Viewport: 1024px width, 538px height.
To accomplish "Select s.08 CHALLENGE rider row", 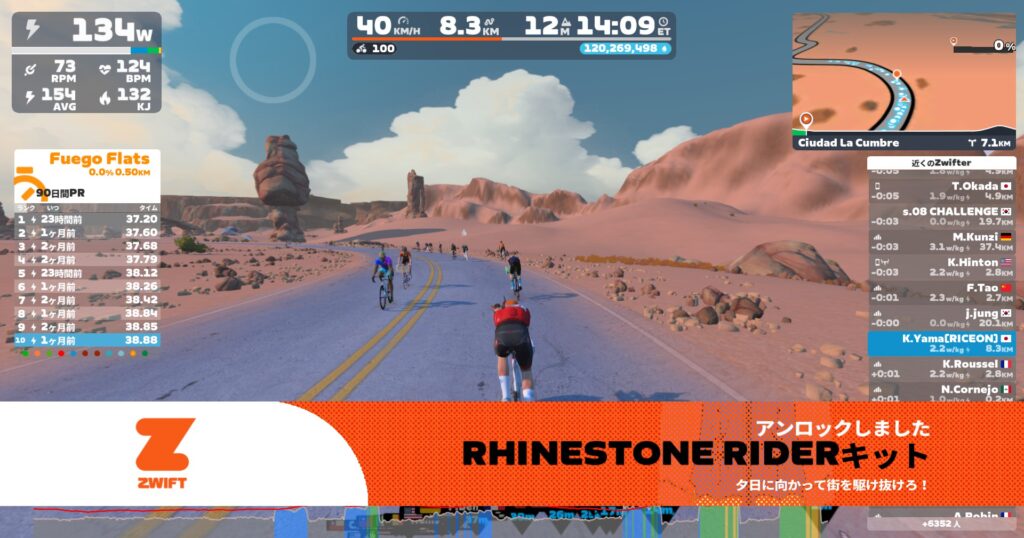I will (x=941, y=216).
